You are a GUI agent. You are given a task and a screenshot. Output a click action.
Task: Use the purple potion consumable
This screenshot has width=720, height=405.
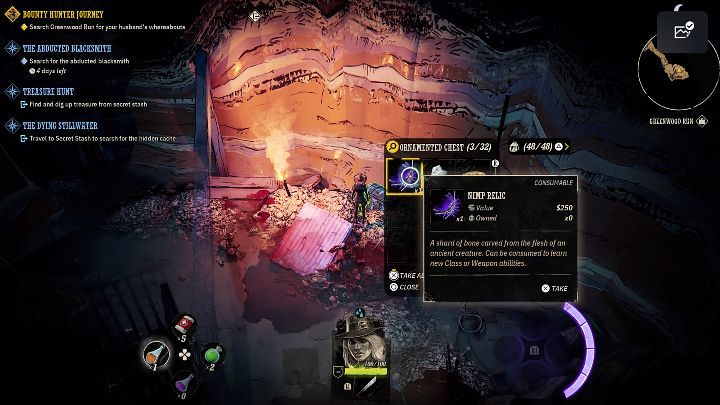click(x=184, y=383)
